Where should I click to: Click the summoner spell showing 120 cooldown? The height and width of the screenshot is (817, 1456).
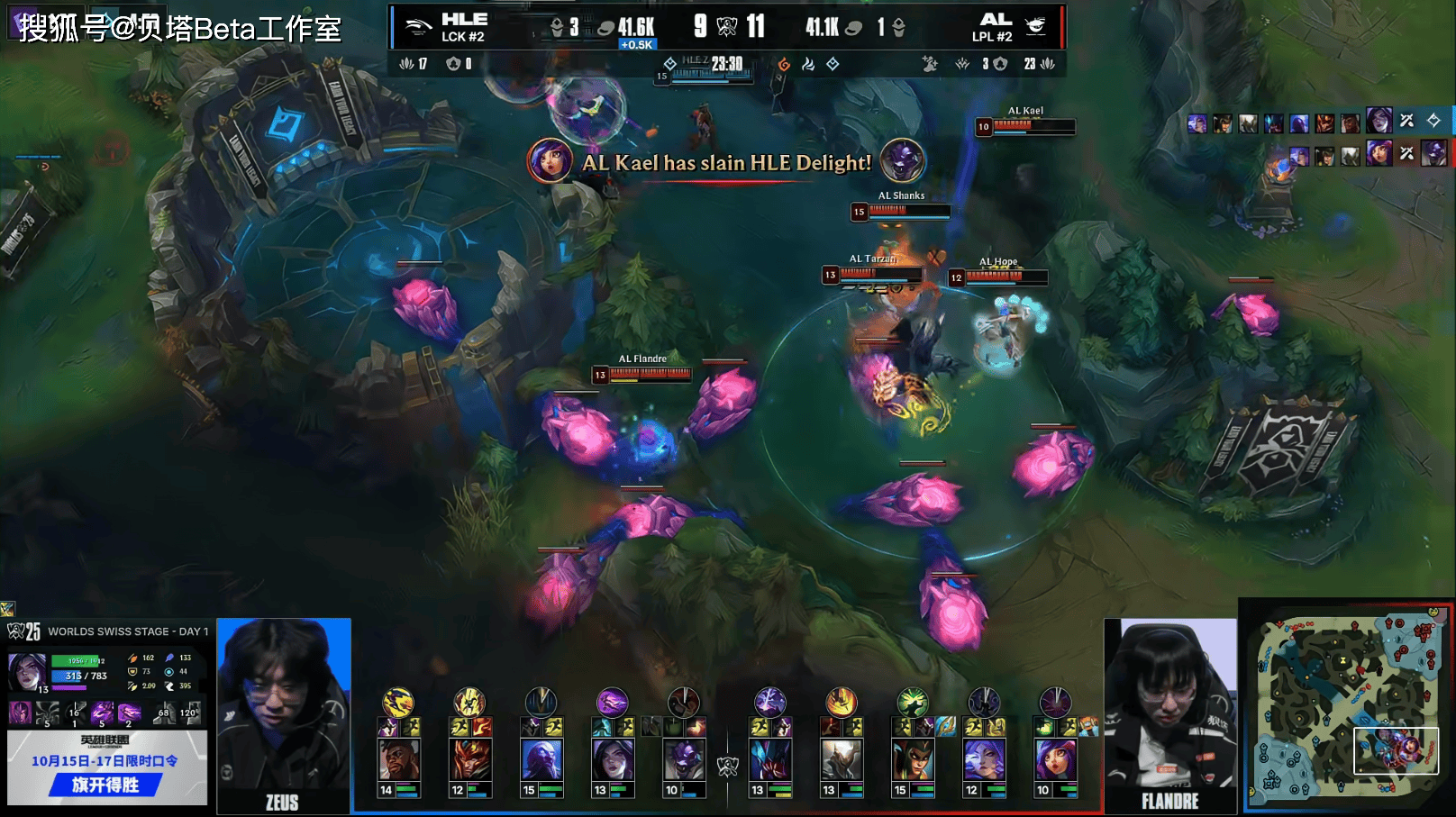pyautogui.click(x=189, y=713)
